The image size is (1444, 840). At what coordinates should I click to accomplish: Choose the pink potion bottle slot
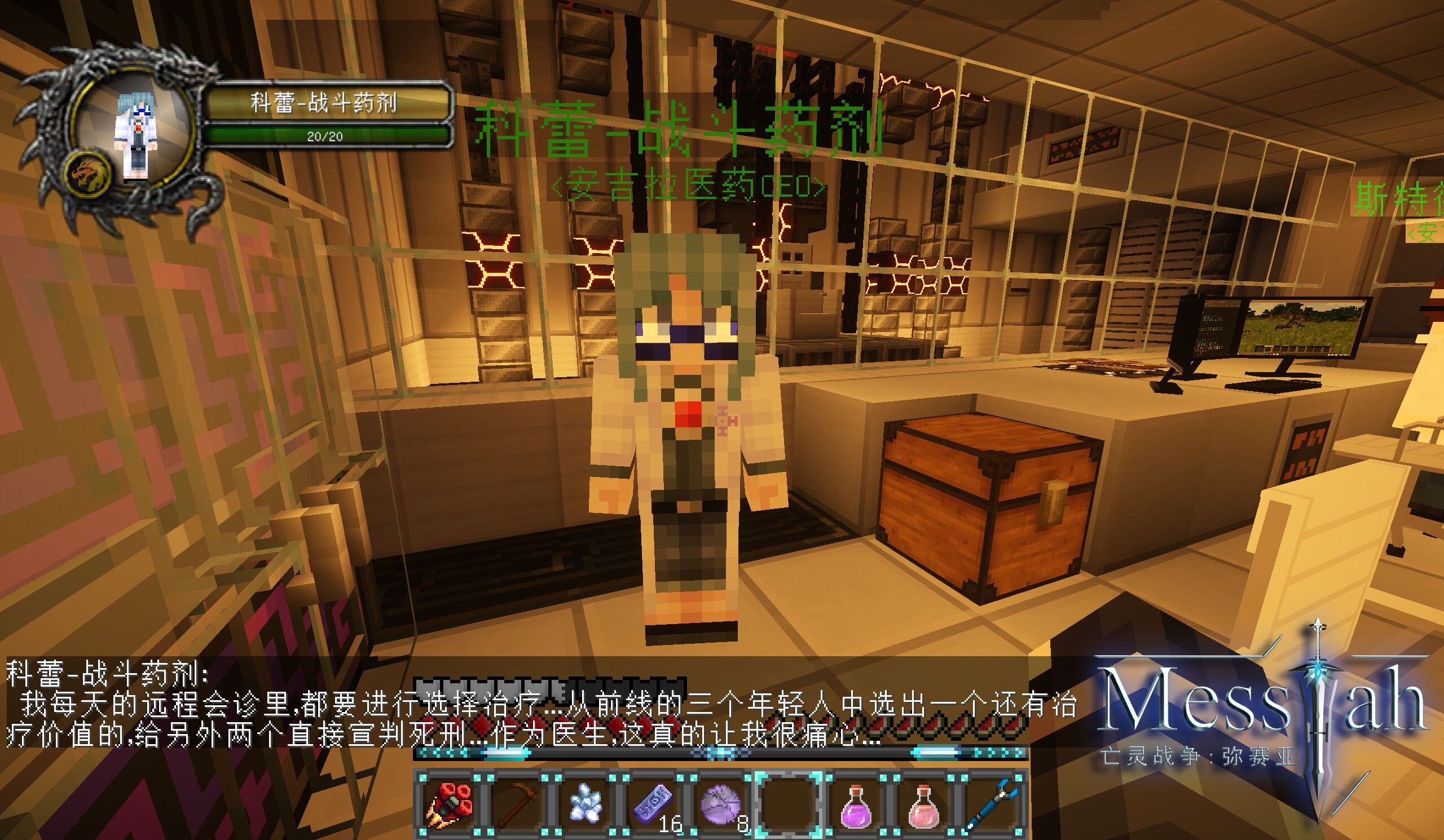(924, 804)
